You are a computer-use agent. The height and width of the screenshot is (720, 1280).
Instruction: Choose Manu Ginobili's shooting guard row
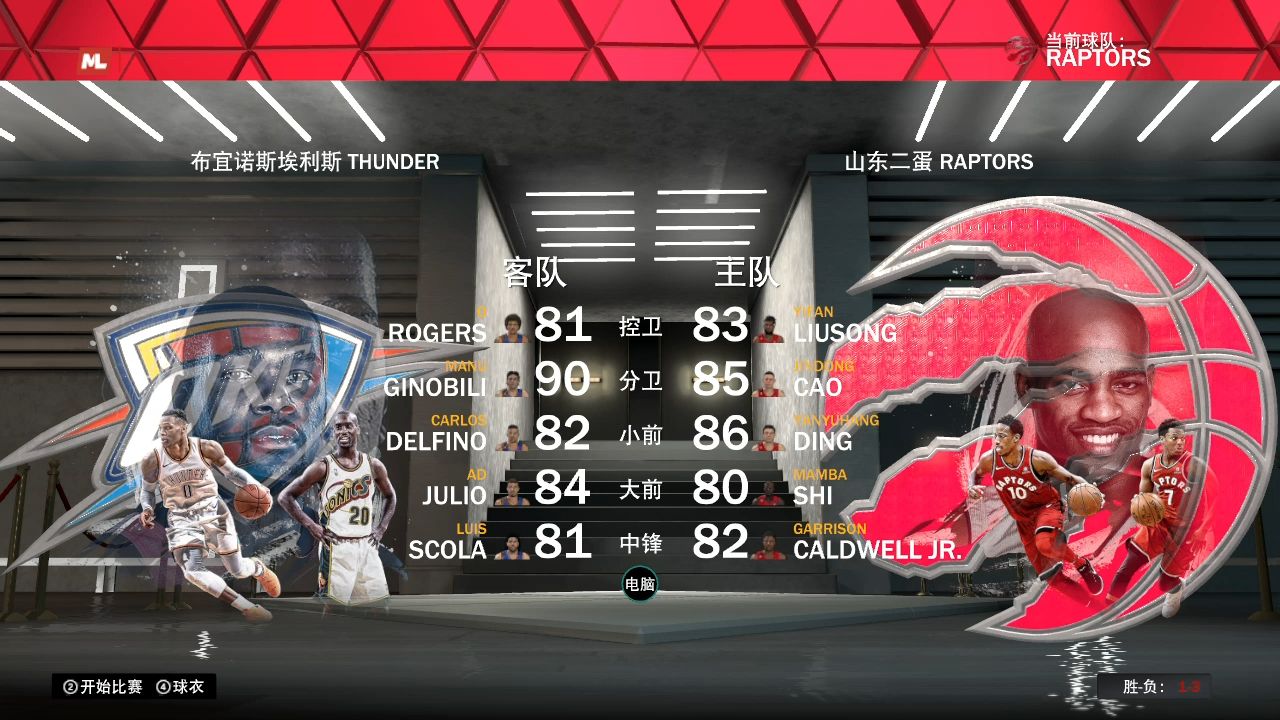click(x=435, y=386)
